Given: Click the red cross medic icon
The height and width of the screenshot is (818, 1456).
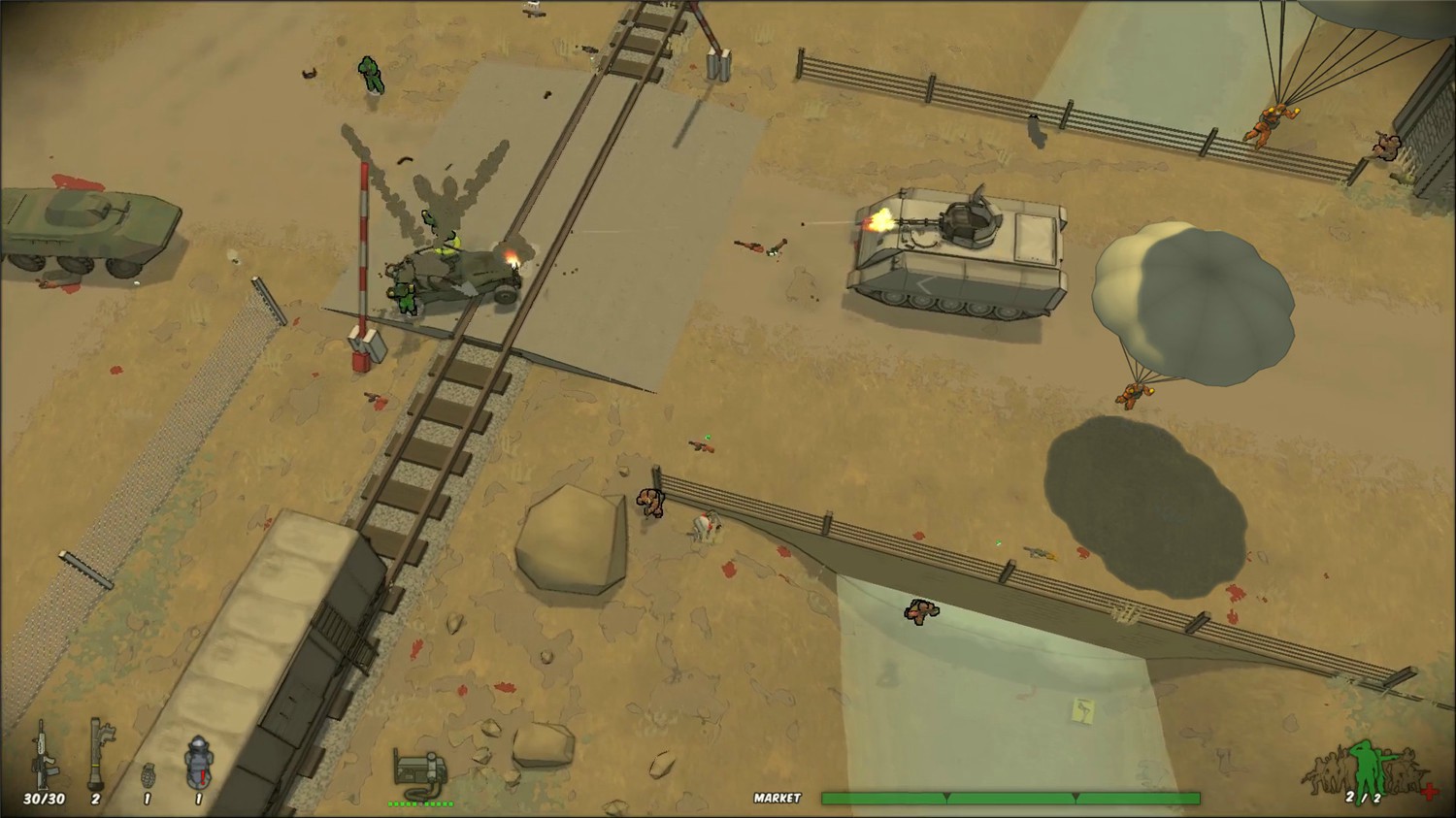Looking at the screenshot, I should 1427,794.
